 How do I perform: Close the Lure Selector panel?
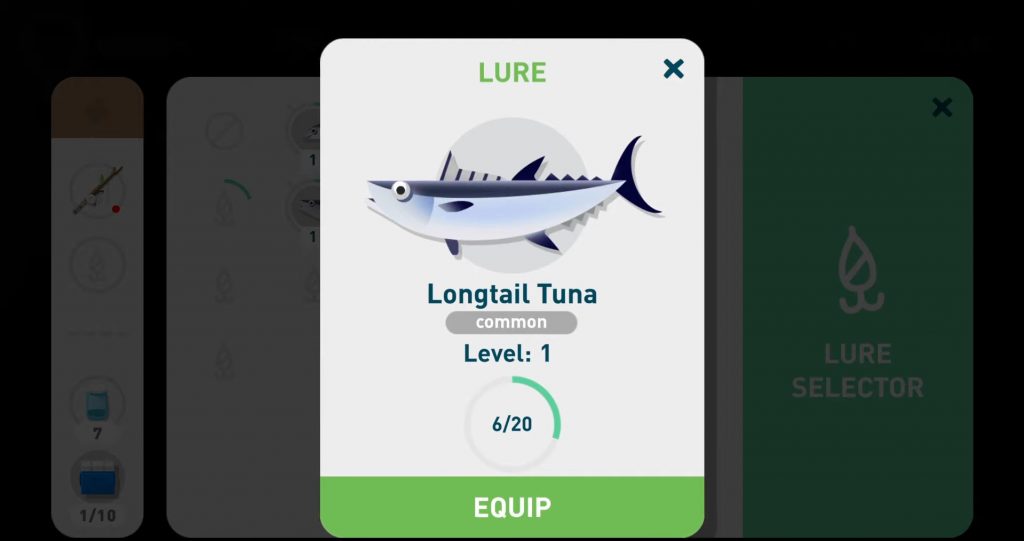tap(941, 107)
